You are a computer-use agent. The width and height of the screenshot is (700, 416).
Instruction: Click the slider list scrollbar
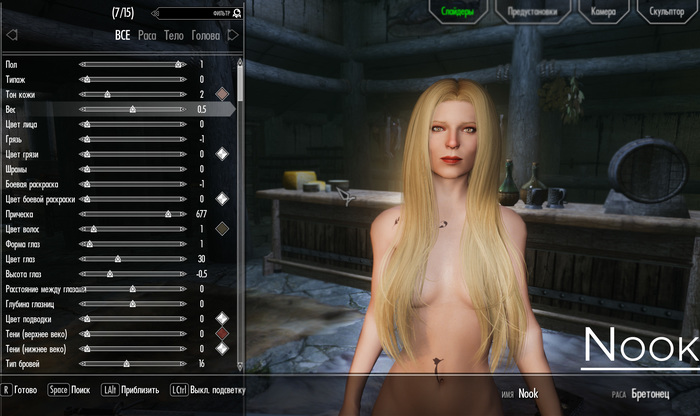click(240, 200)
